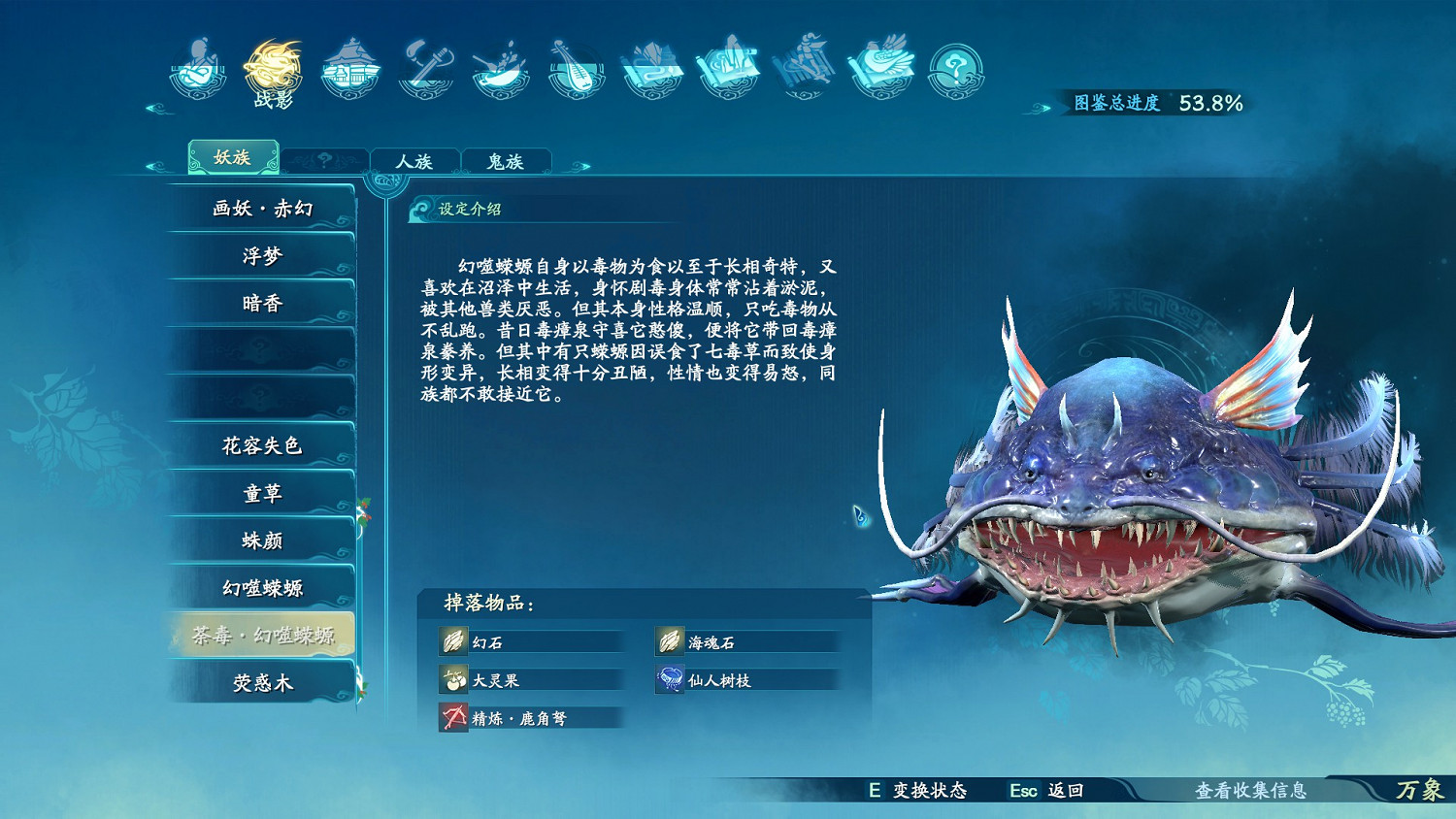
Task: Open the 鬼族 tab
Action: [x=508, y=160]
